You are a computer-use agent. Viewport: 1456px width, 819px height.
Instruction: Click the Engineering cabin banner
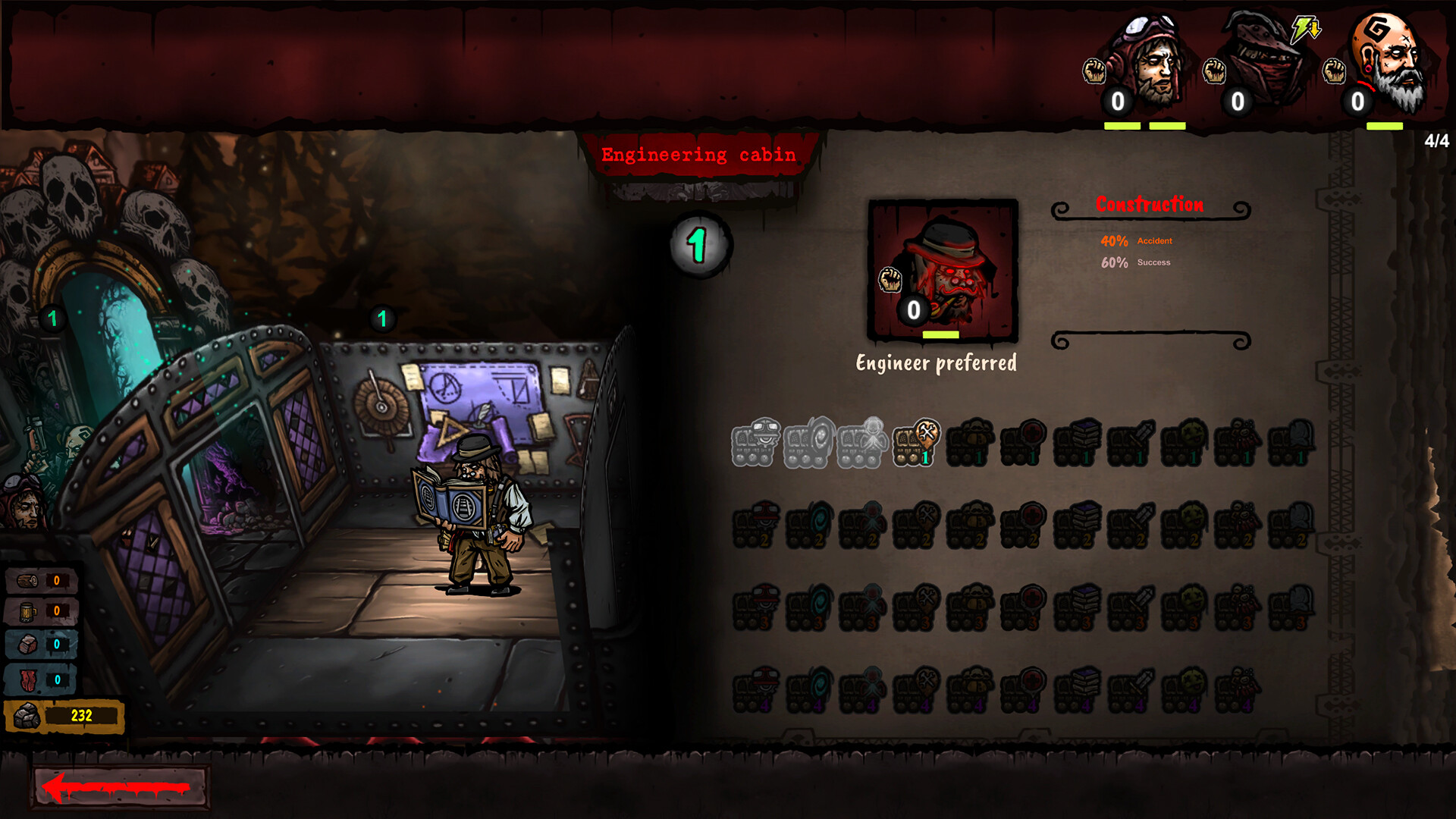coord(699,155)
